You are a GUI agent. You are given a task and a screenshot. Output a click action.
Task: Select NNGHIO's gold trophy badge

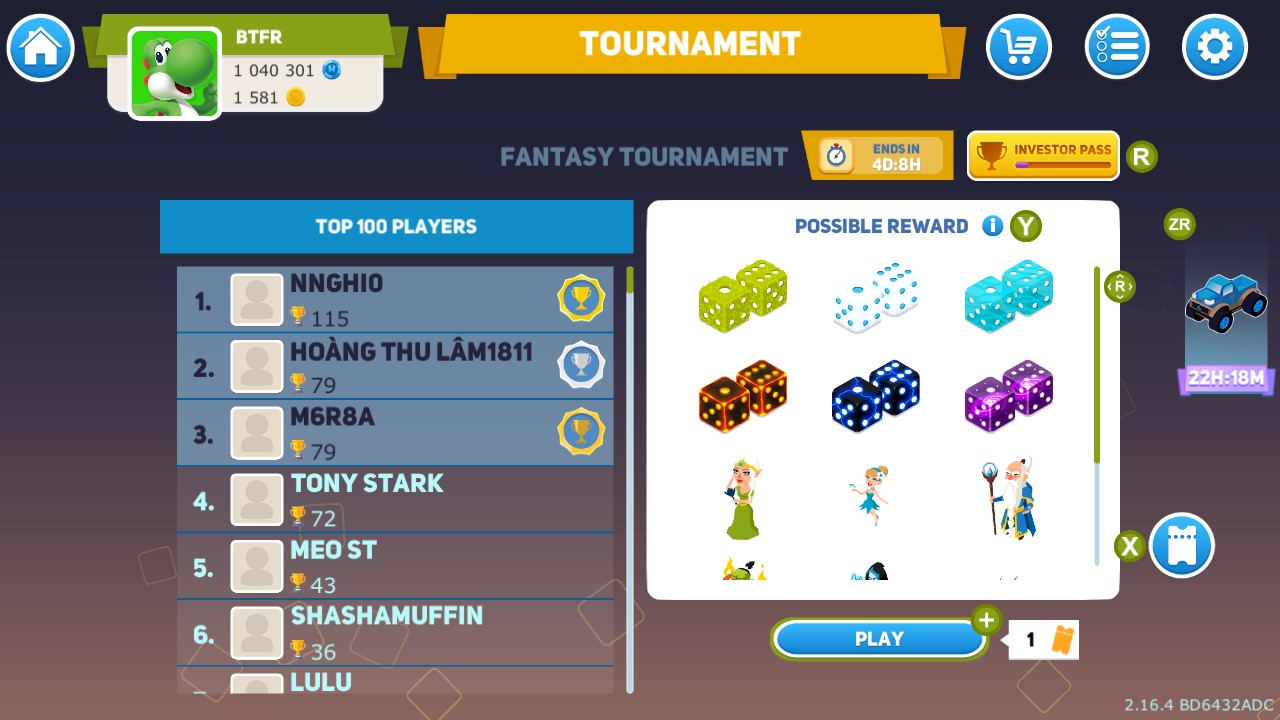tap(581, 297)
